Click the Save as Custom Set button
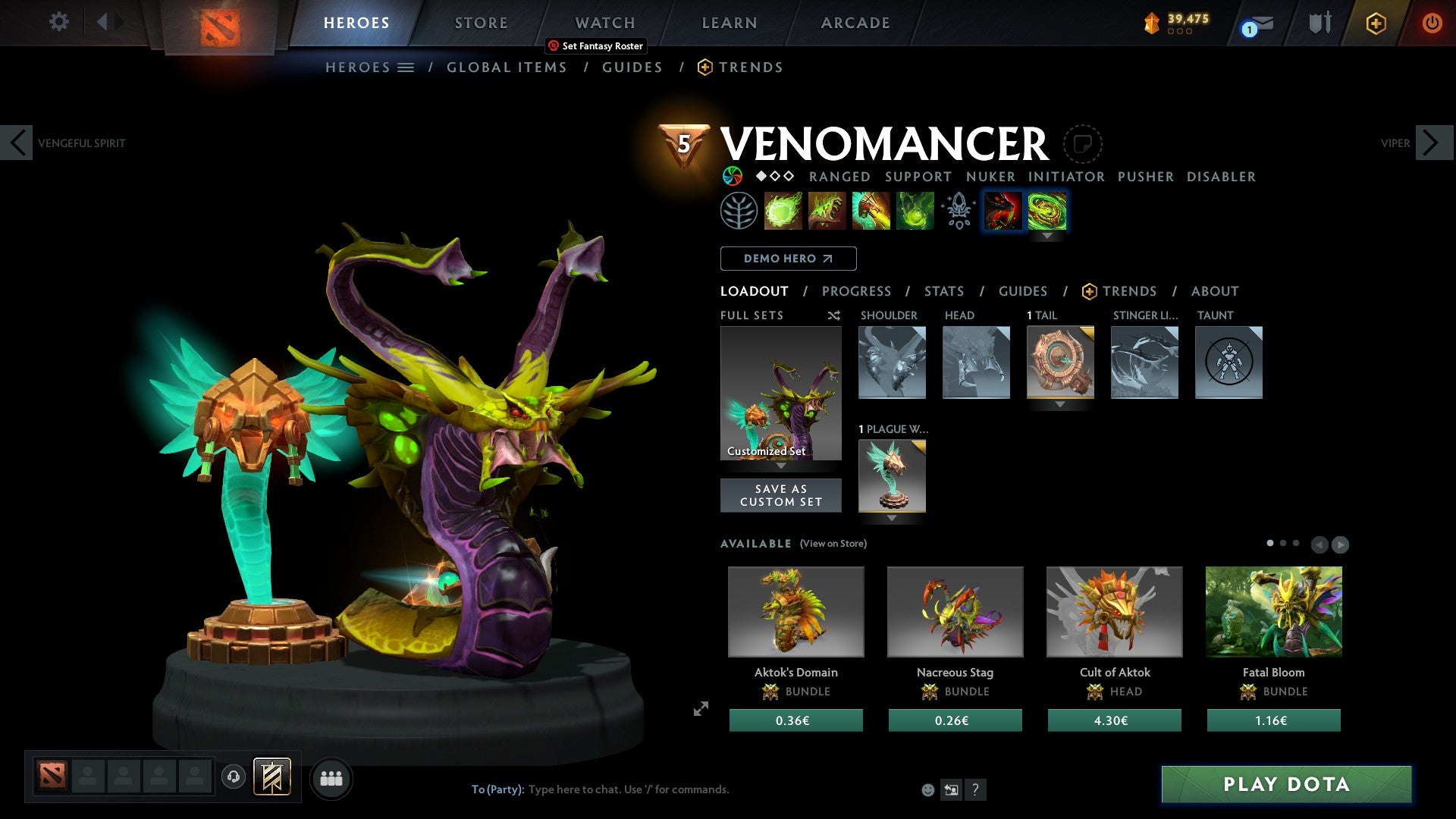Image resolution: width=1456 pixels, height=819 pixels. tap(781, 495)
